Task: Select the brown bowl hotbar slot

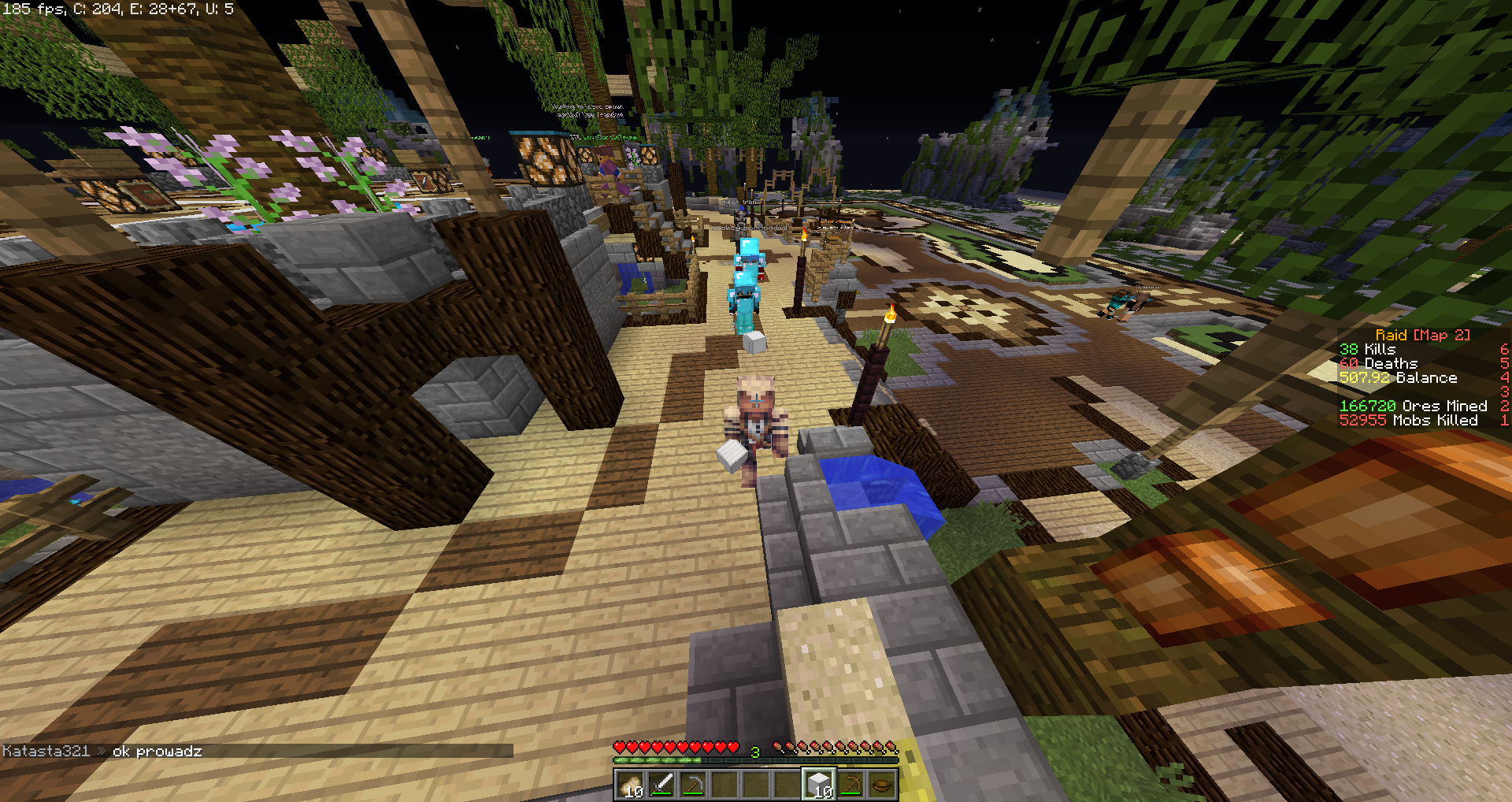Action: tap(882, 785)
